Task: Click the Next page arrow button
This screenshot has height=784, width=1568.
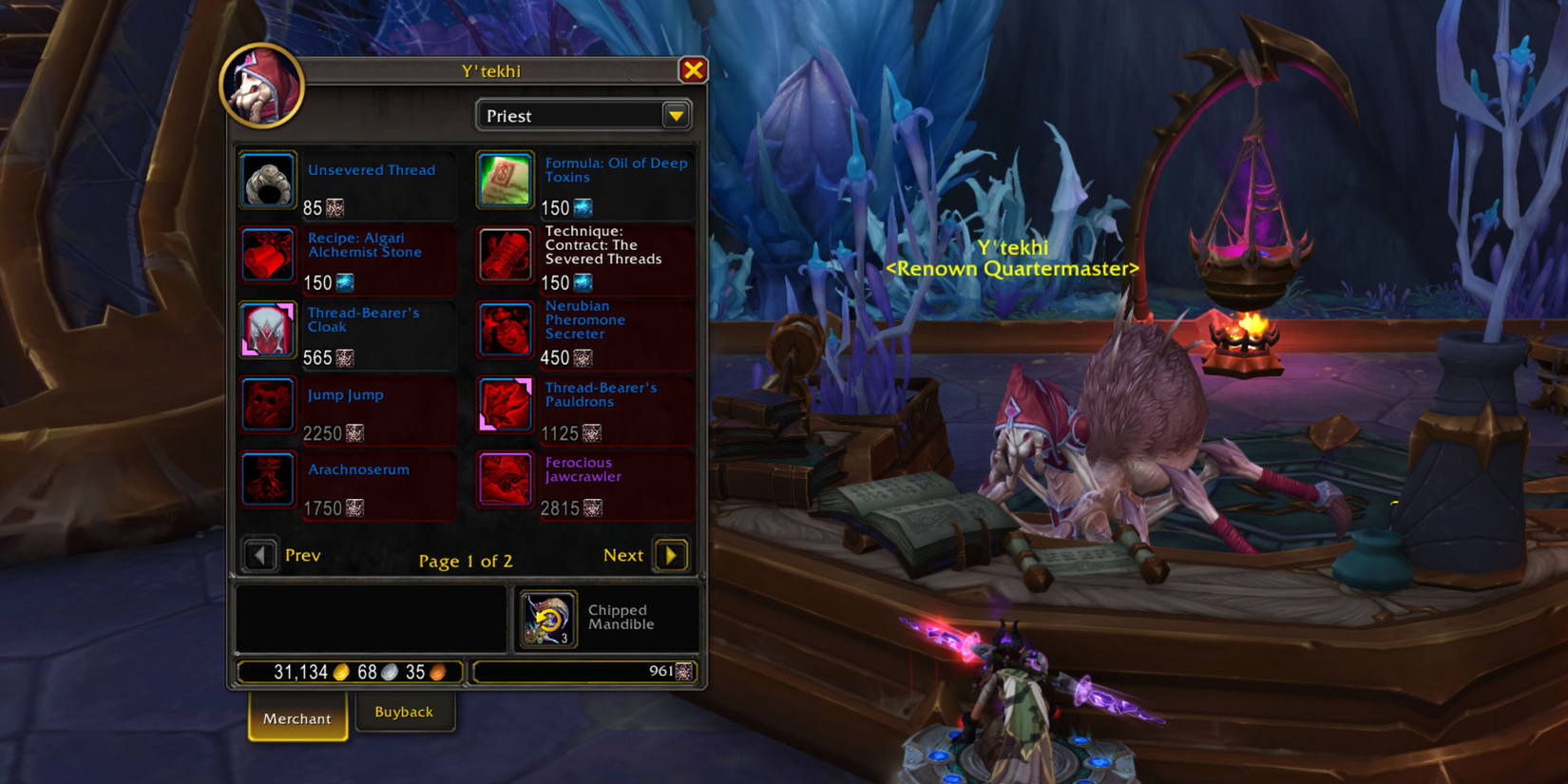Action: point(672,555)
